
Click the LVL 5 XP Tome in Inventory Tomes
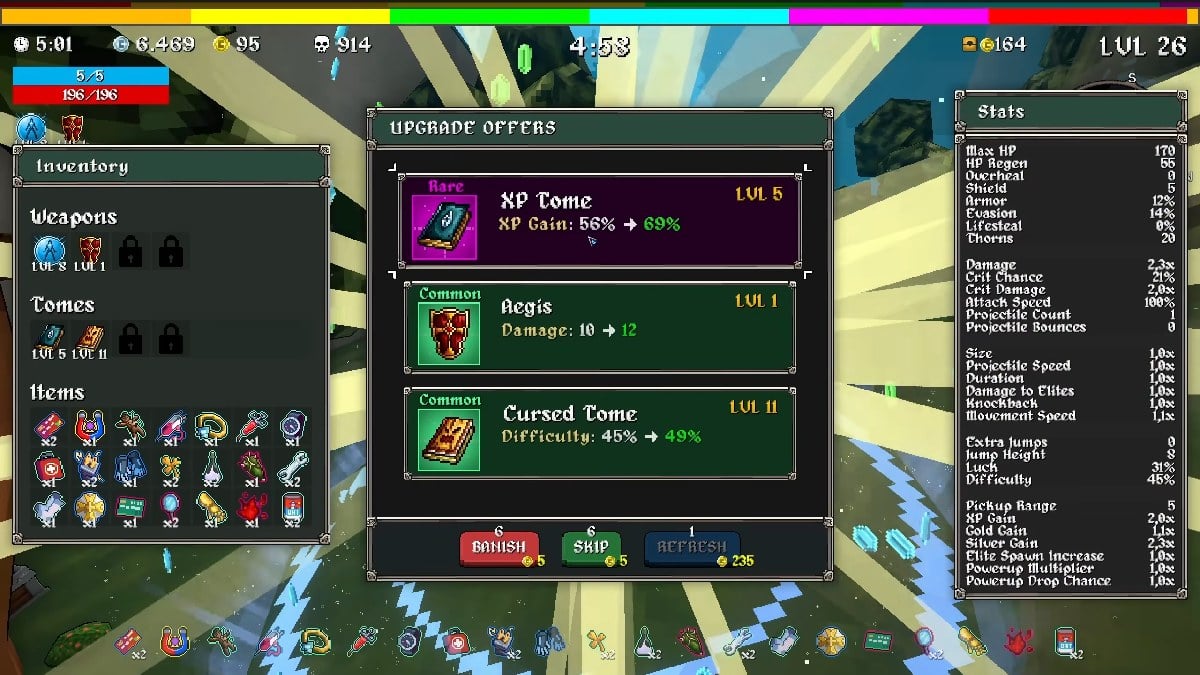click(x=49, y=338)
